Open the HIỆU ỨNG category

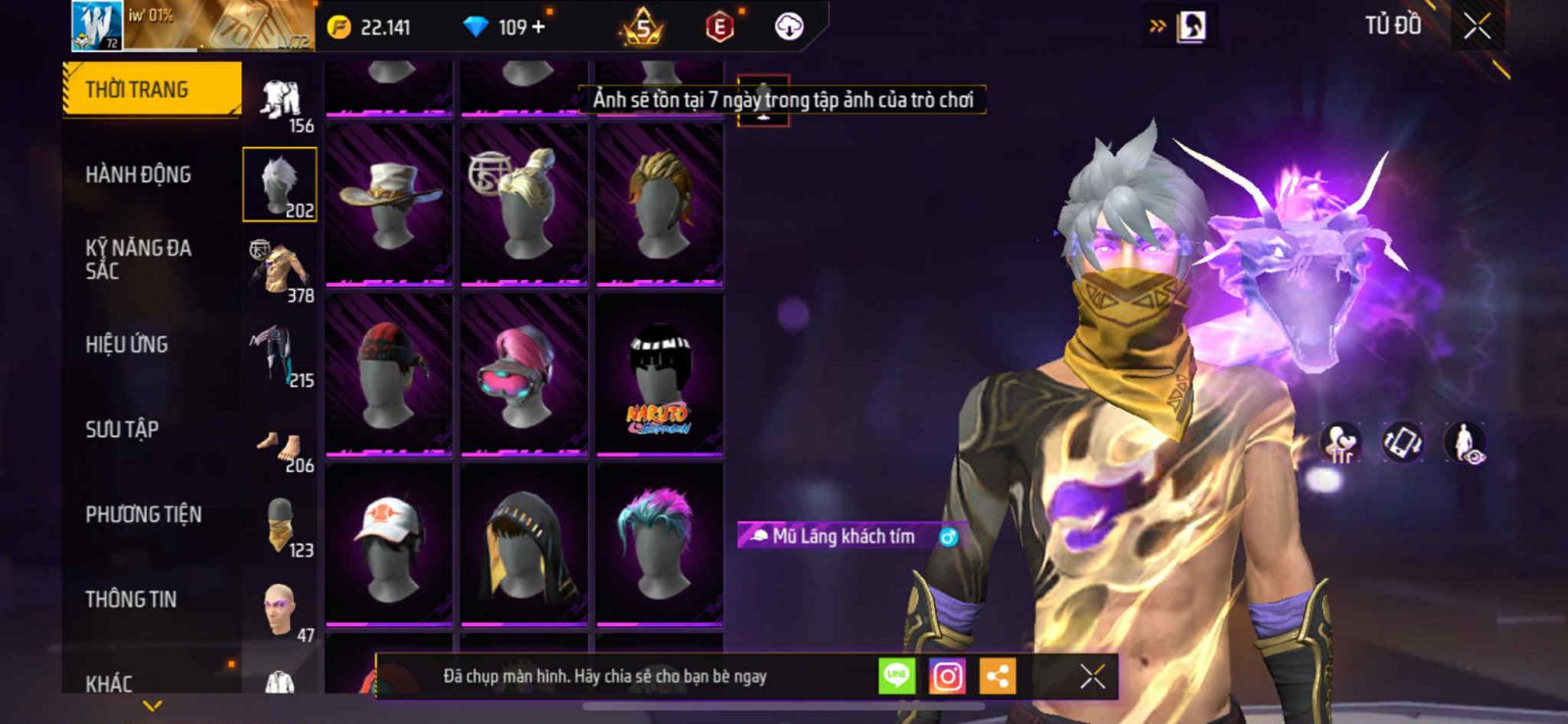click(126, 344)
